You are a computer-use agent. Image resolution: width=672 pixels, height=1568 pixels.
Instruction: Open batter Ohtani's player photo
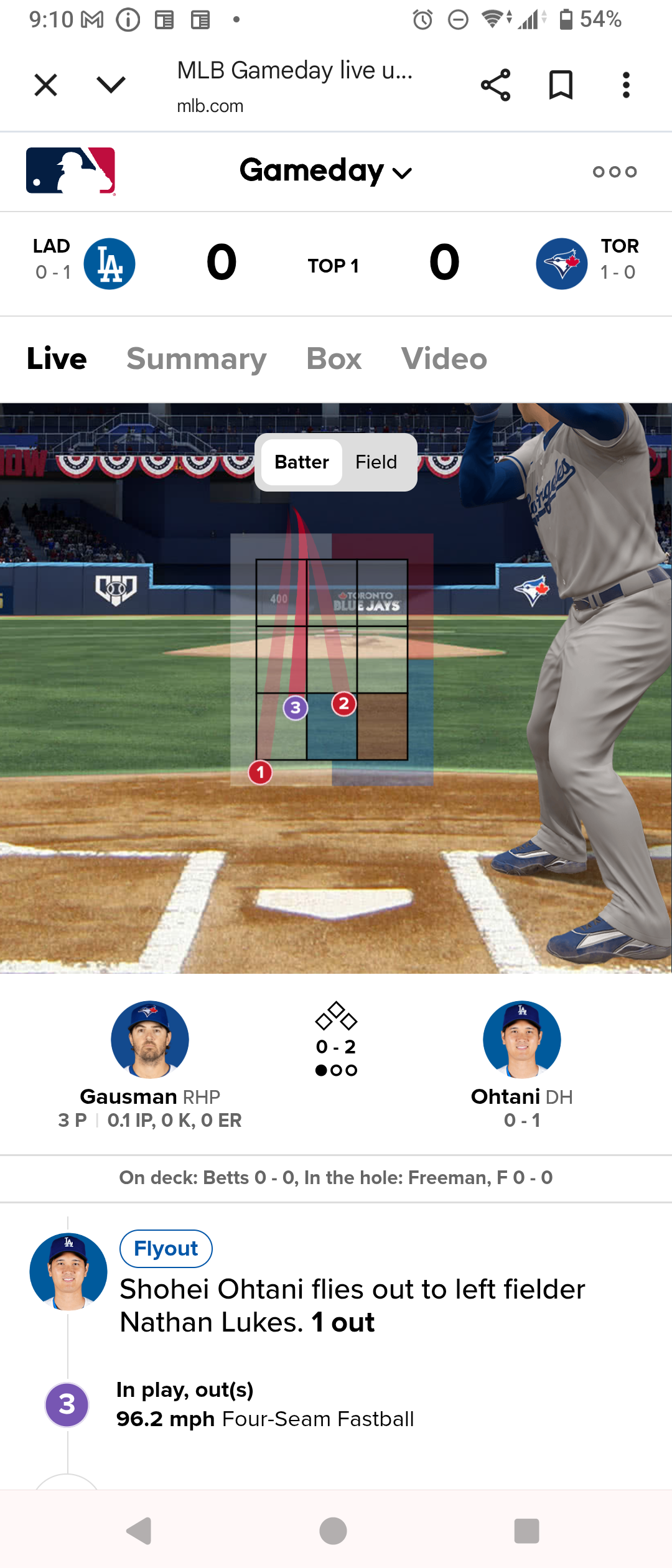coord(522,1039)
